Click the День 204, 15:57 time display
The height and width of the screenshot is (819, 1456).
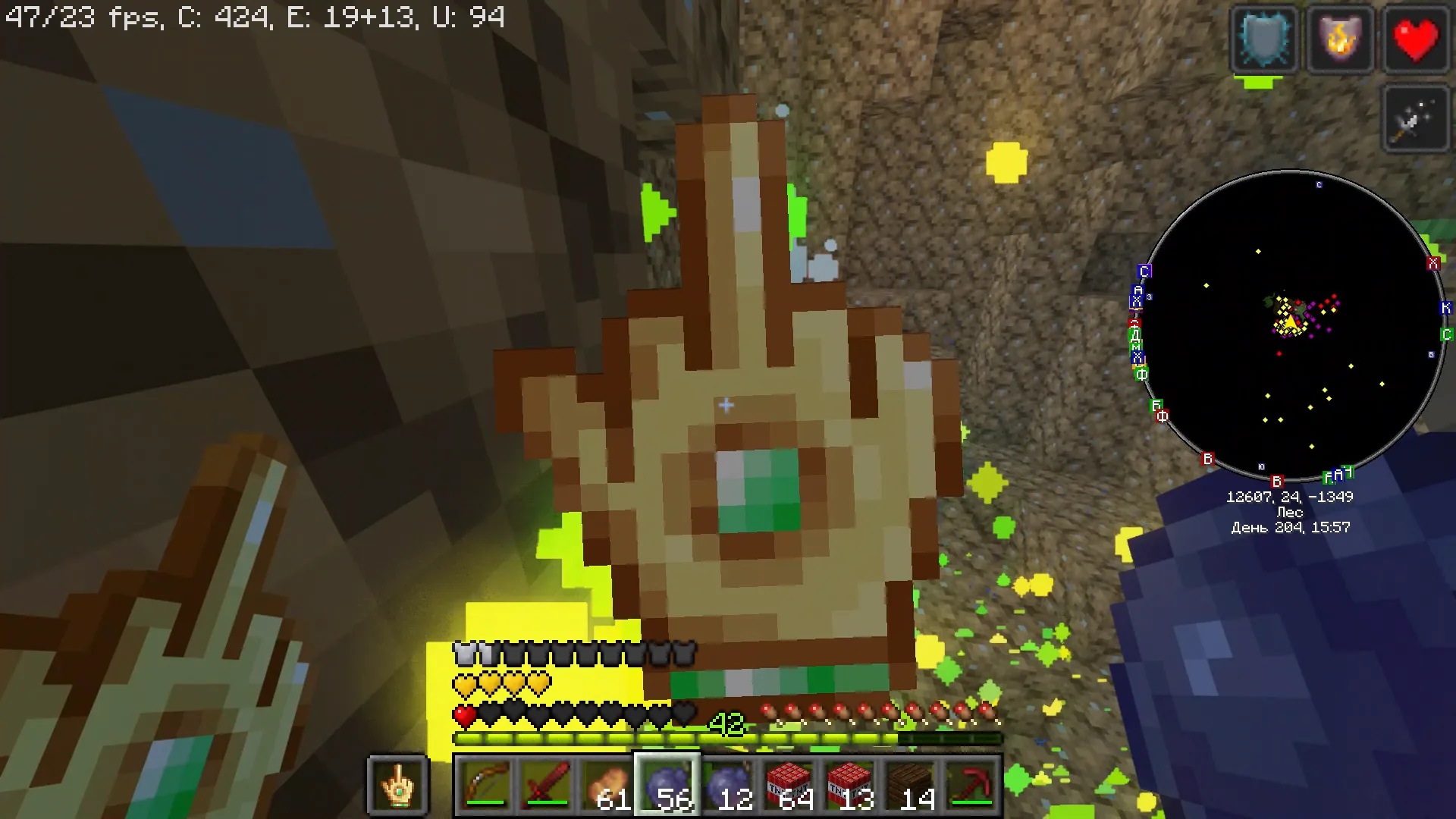(x=1290, y=527)
